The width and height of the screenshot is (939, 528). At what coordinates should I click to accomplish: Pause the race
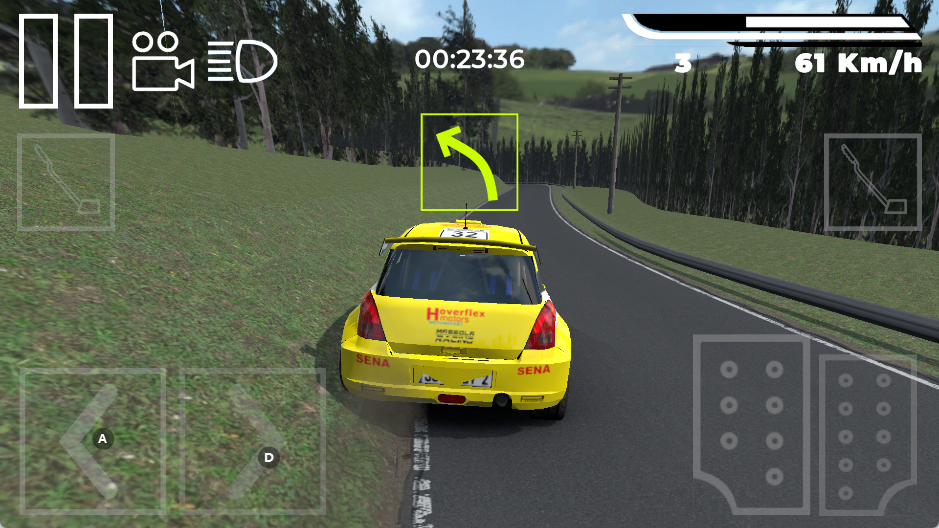click(66, 60)
